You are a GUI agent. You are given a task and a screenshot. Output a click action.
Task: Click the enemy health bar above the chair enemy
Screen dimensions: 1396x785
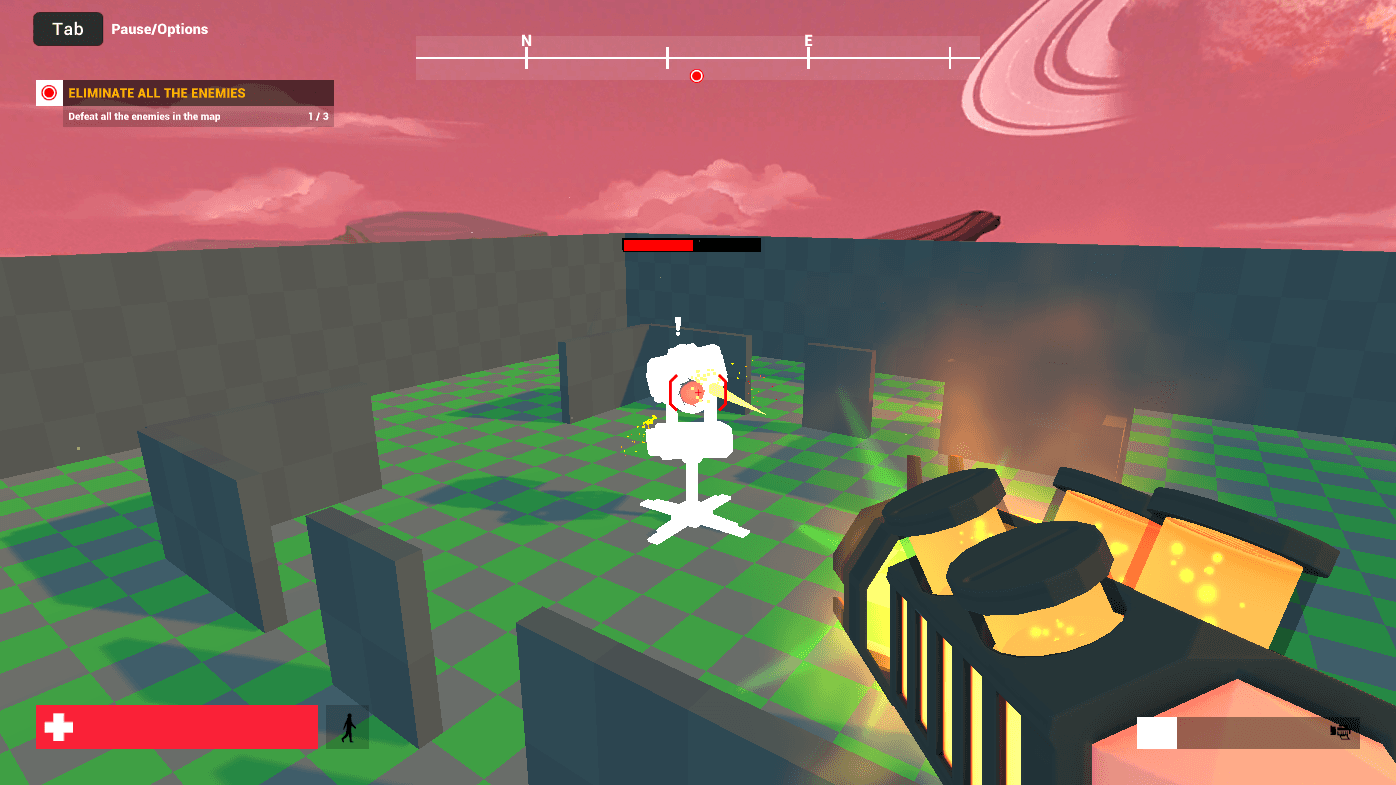pyautogui.click(x=691, y=243)
